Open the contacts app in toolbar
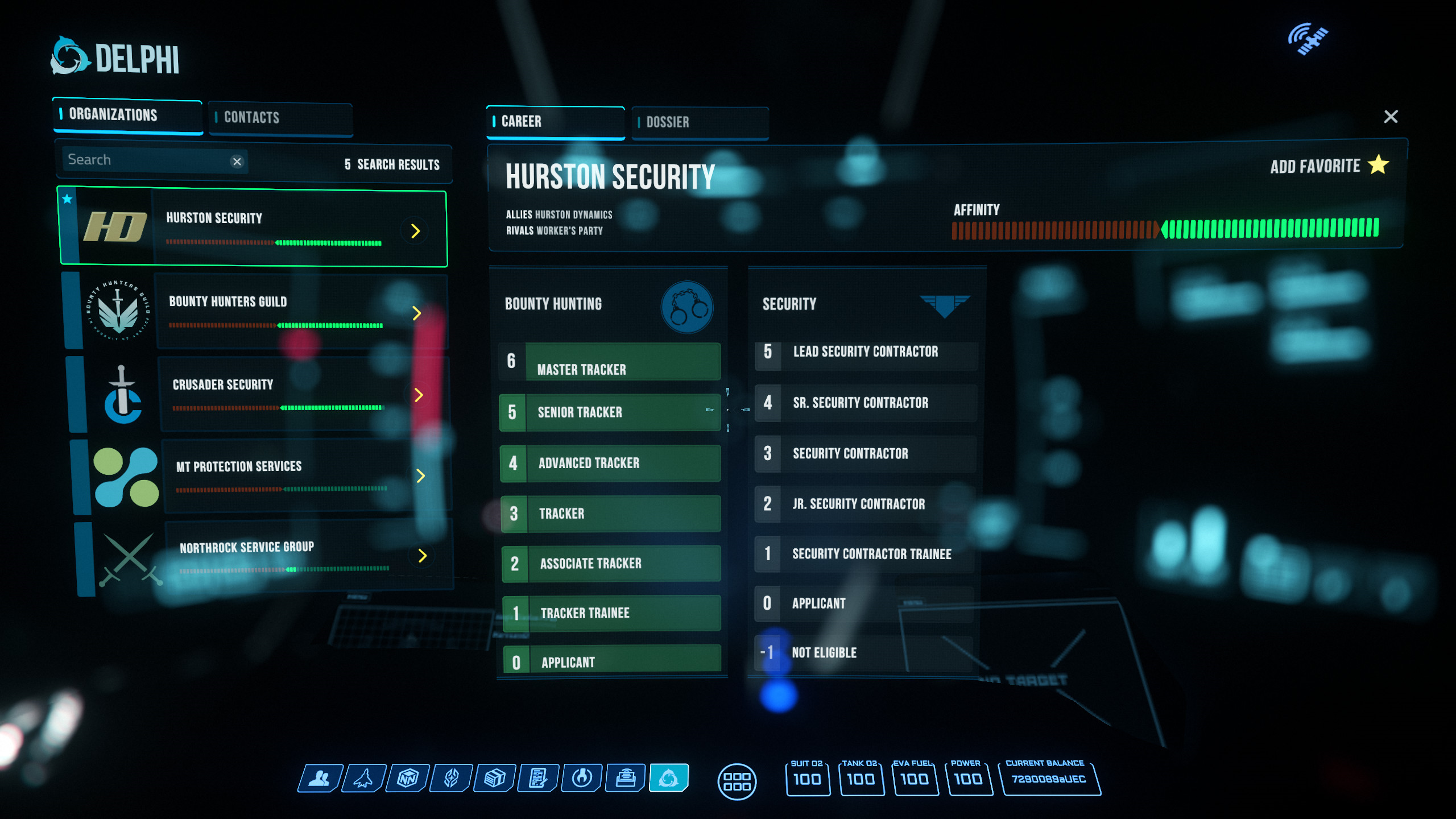Image resolution: width=1456 pixels, height=819 pixels. coord(321,778)
